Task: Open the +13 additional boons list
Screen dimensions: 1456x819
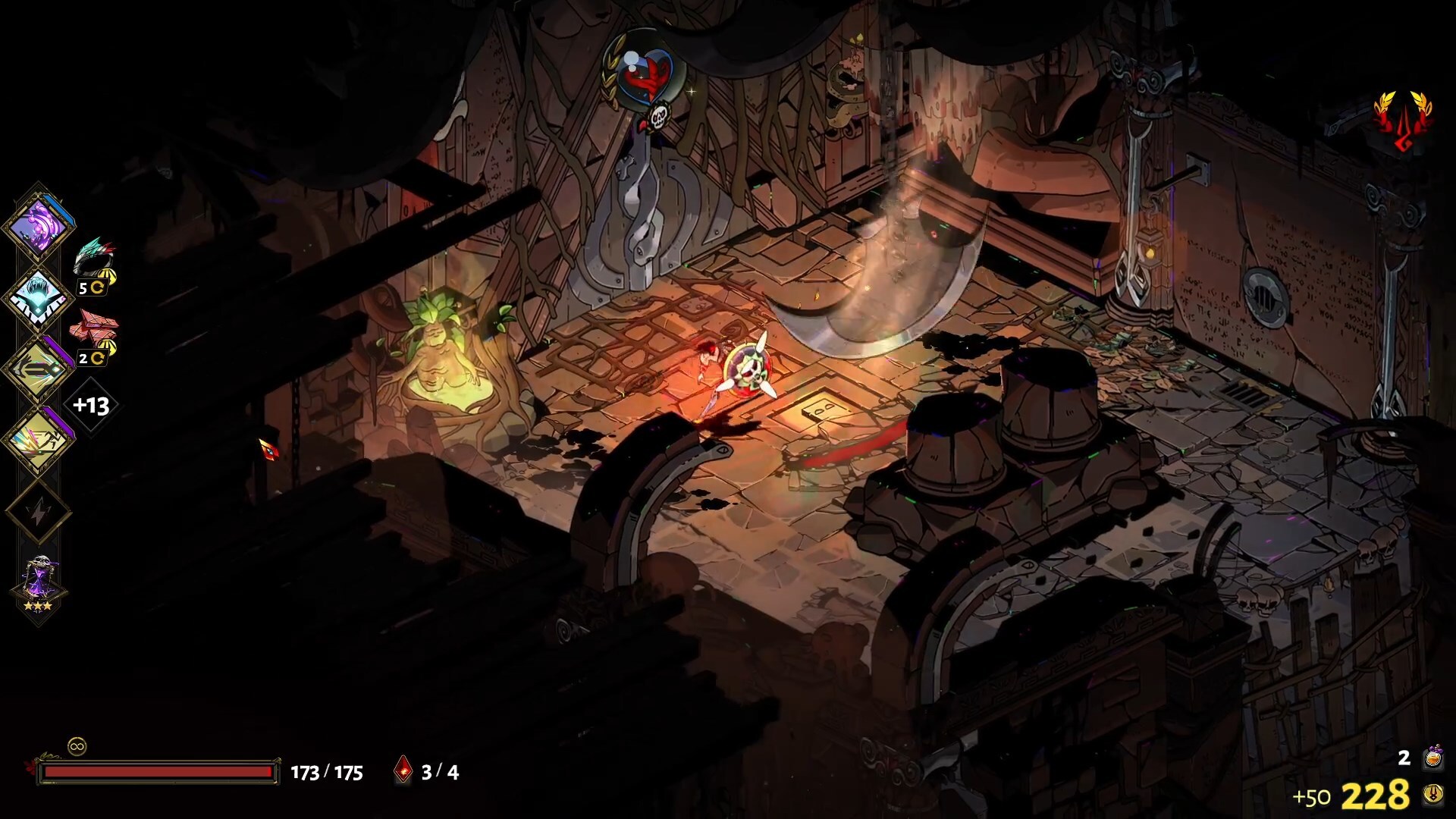Action: tap(91, 406)
